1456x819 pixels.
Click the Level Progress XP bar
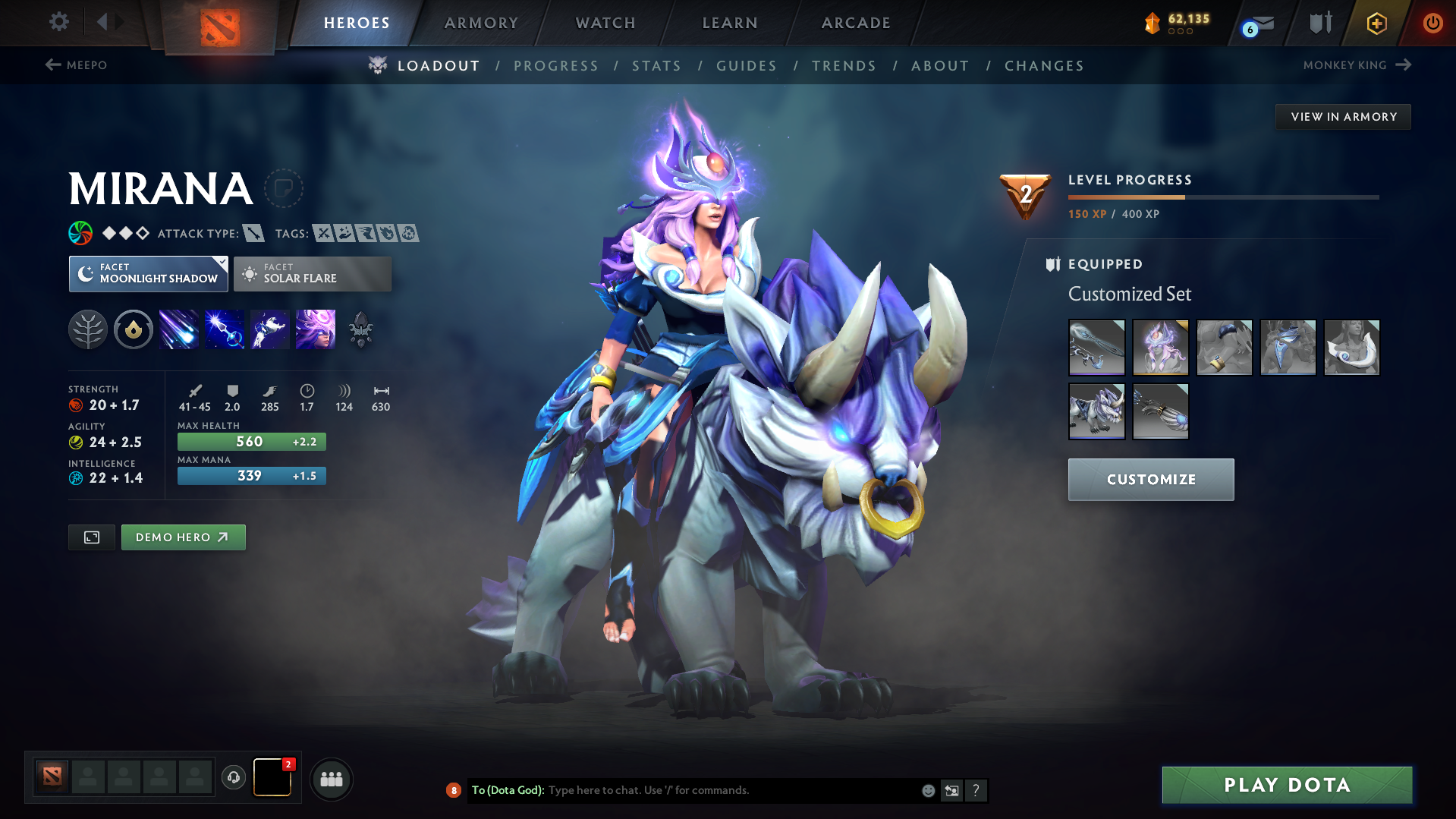pyautogui.click(x=1222, y=197)
